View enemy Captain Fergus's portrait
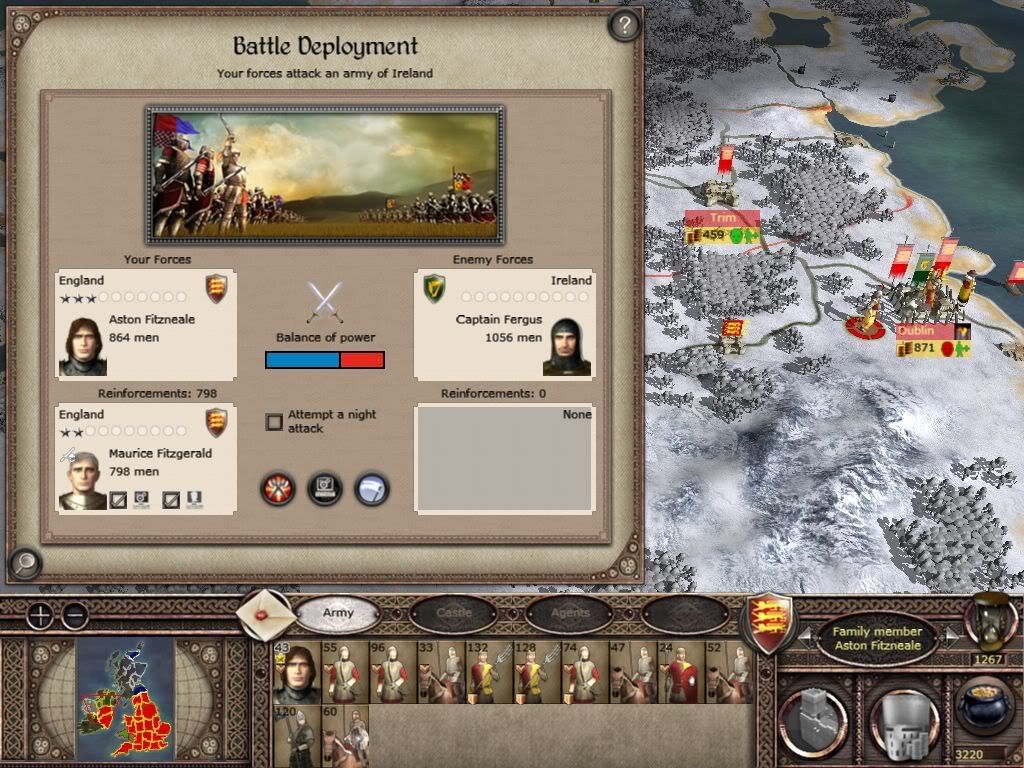Viewport: 1024px width, 768px height. 566,346
